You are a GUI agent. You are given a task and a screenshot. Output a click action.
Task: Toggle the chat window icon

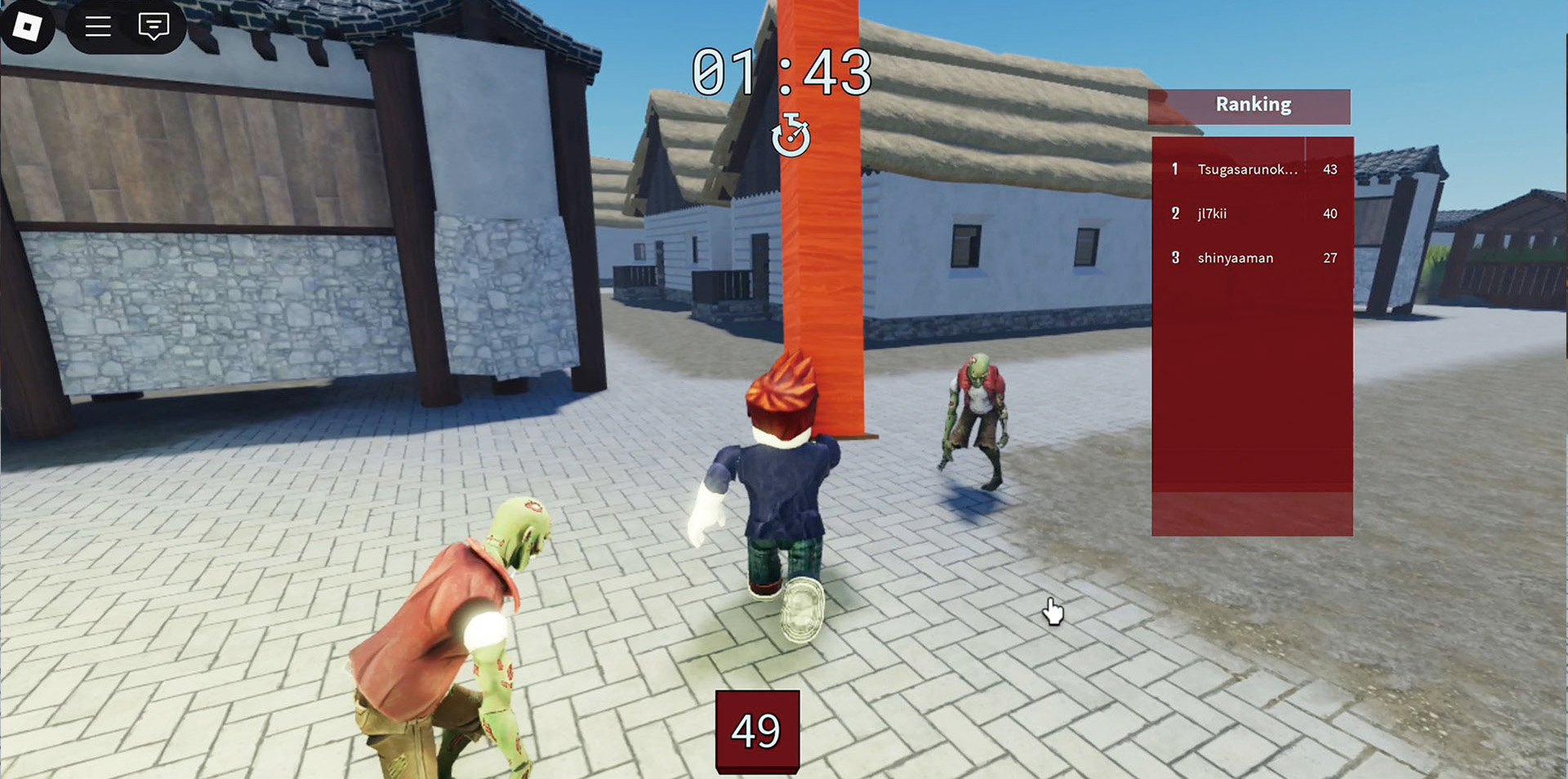154,27
